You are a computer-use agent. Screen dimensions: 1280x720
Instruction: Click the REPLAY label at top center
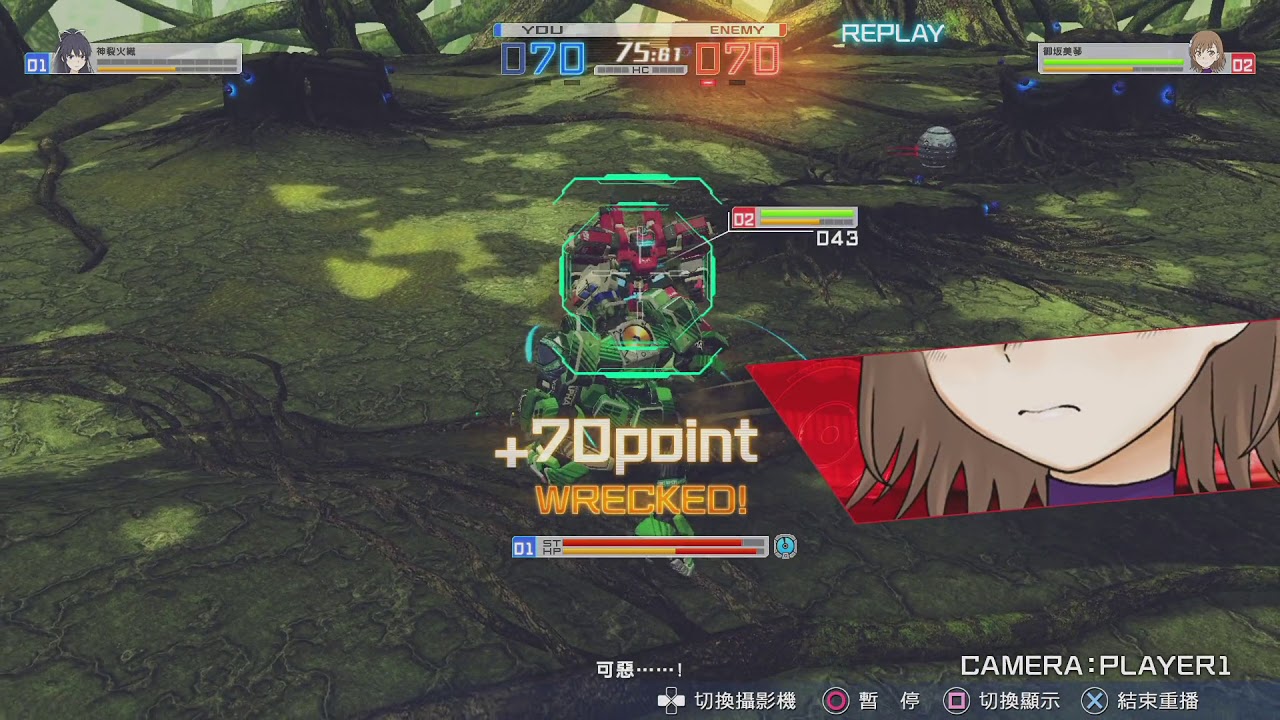pos(891,32)
